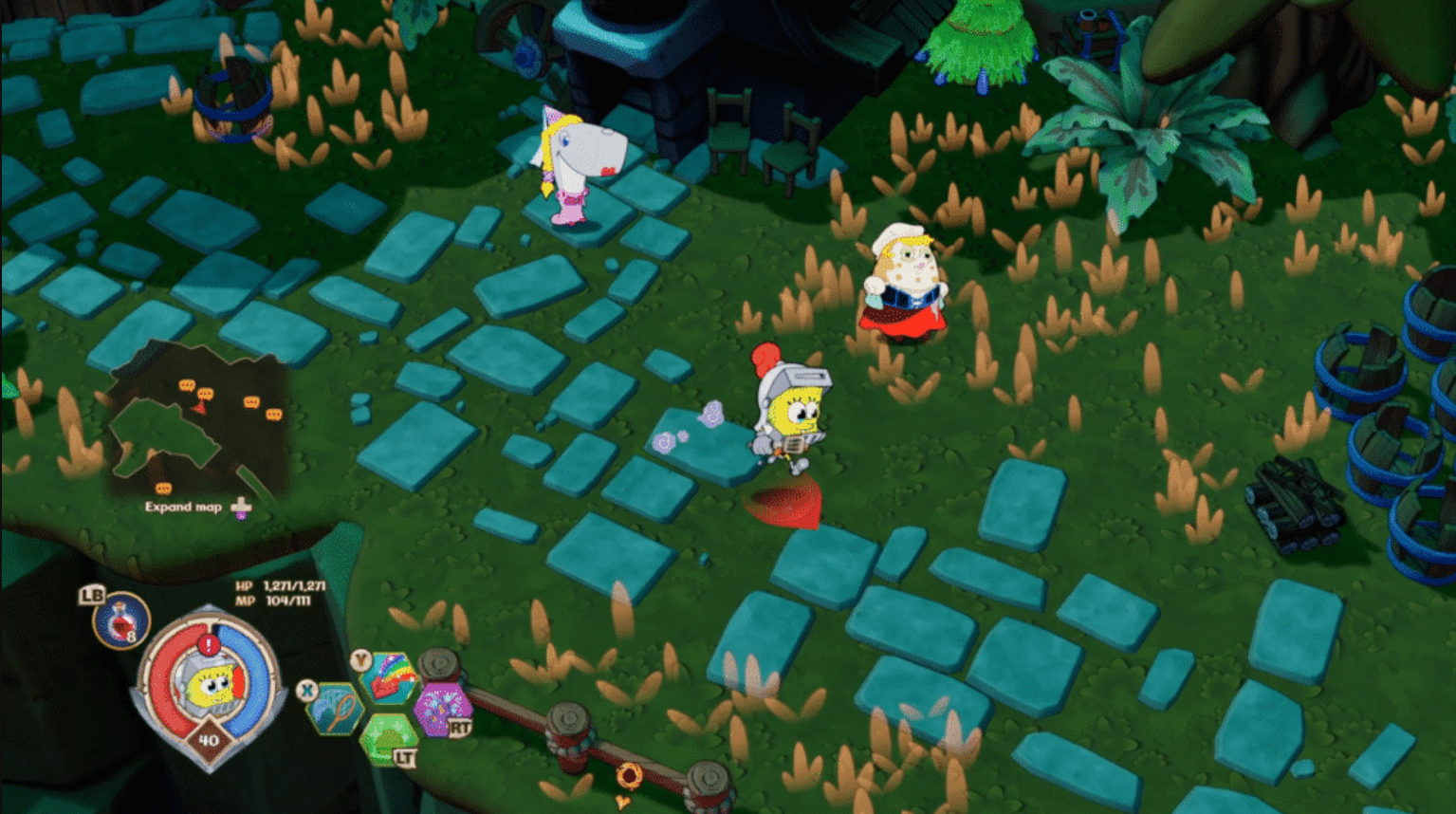Activate the rainbow ability bound to Y
Image resolution: width=1456 pixels, height=814 pixels.
coord(389,678)
